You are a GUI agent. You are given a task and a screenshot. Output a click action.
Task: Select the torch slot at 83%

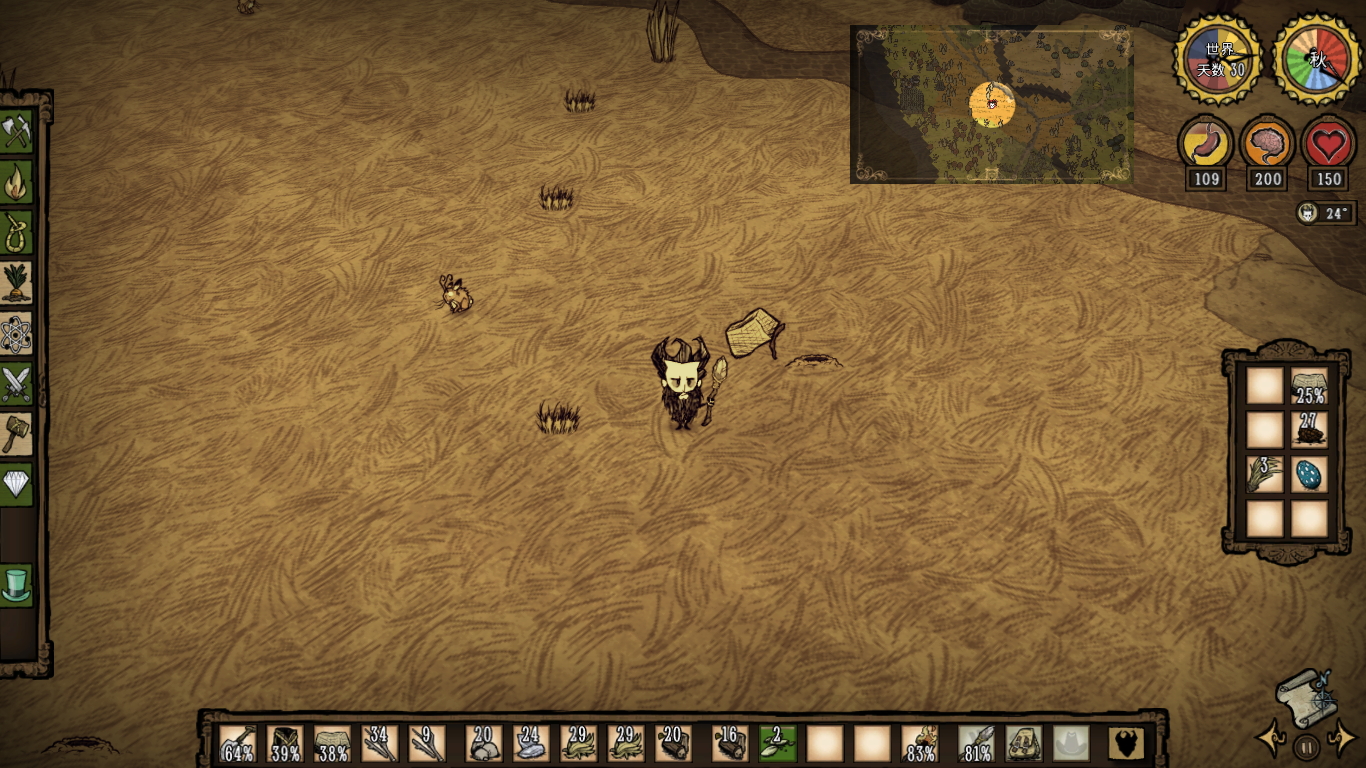coord(921,744)
